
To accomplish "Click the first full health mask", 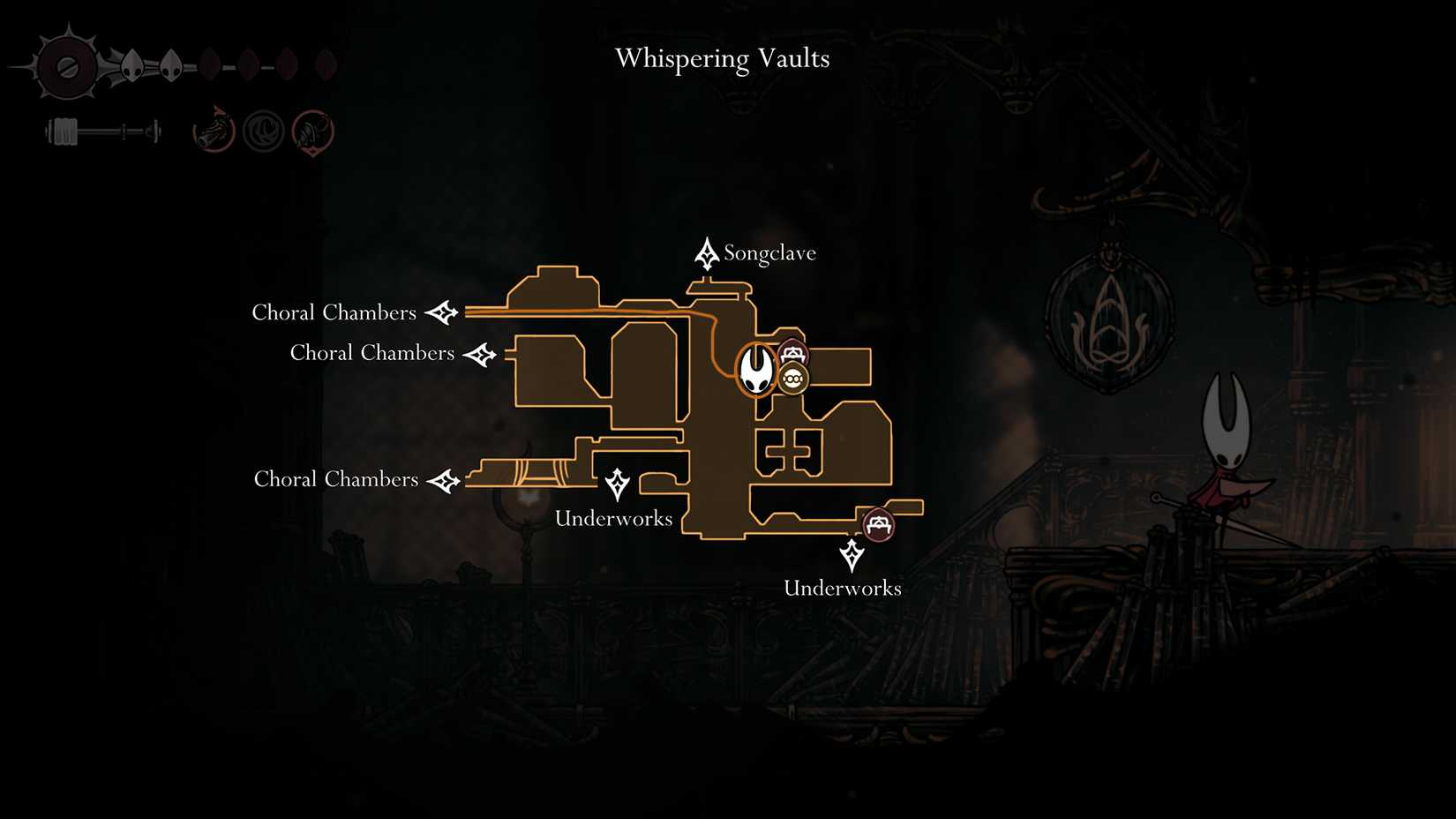I will click(134, 66).
